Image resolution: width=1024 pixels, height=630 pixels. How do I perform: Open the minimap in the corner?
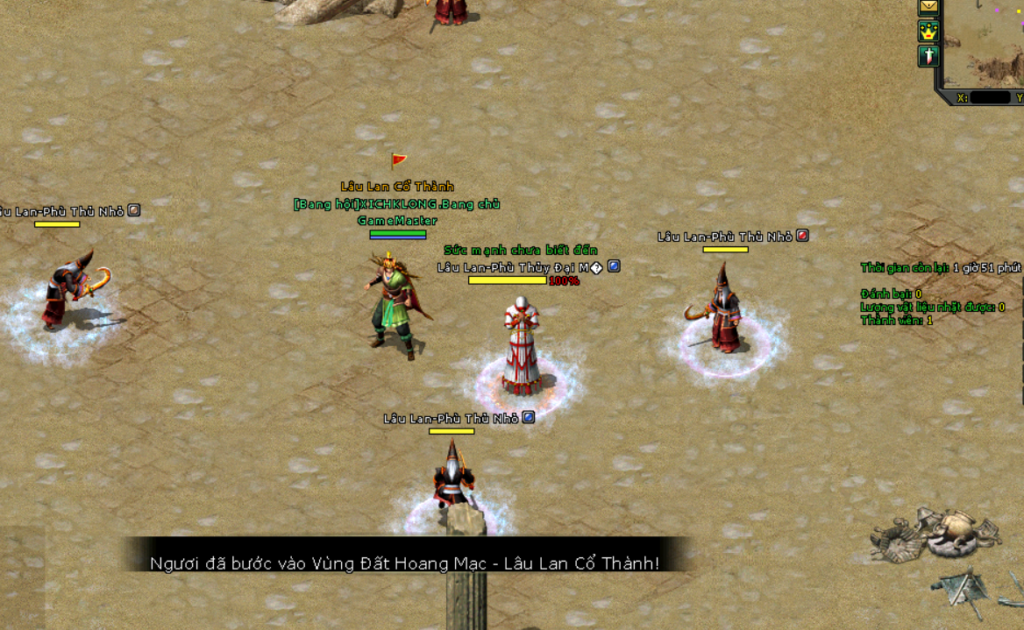[984, 42]
